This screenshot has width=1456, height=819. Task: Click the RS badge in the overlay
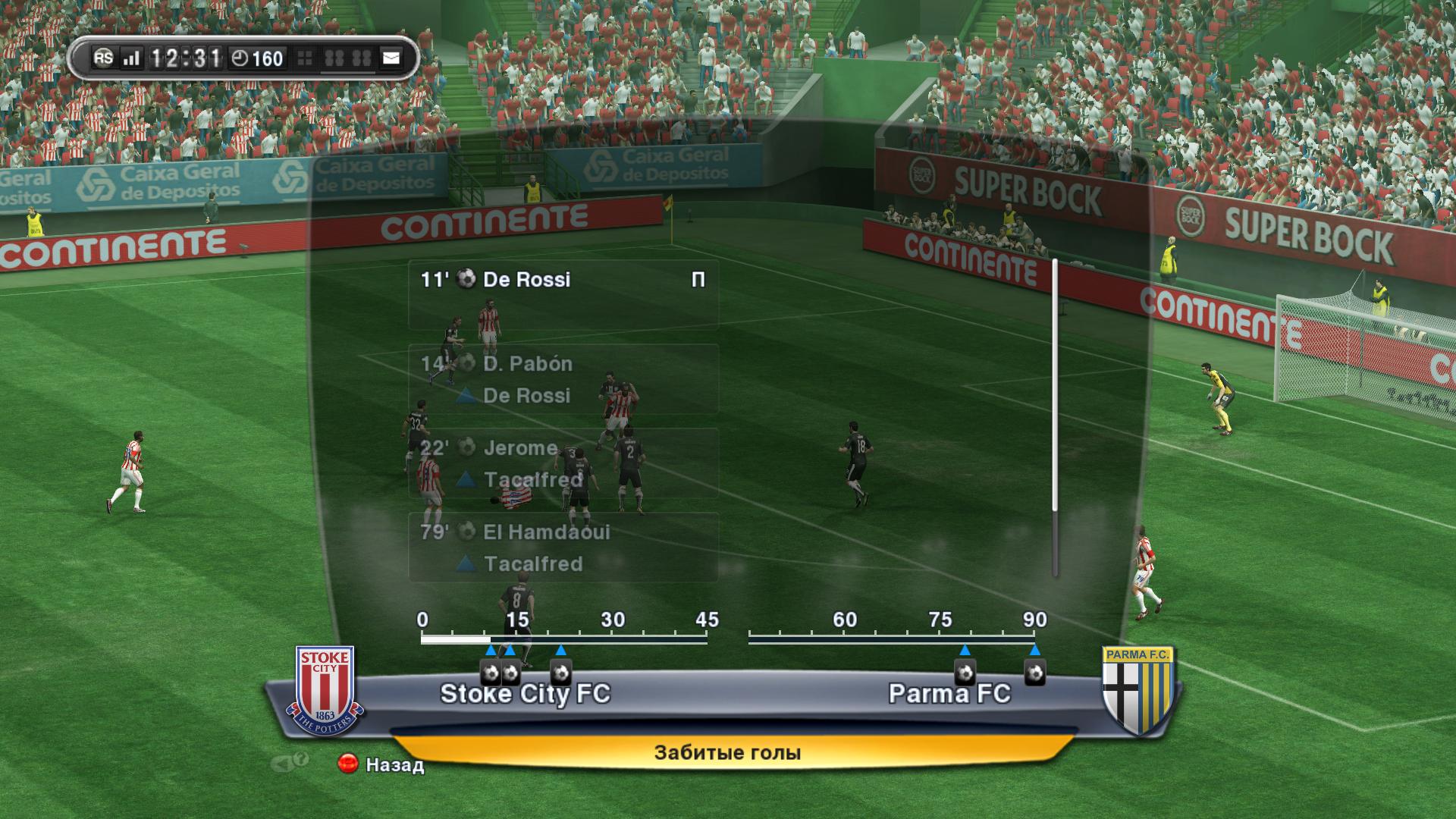pos(103,58)
